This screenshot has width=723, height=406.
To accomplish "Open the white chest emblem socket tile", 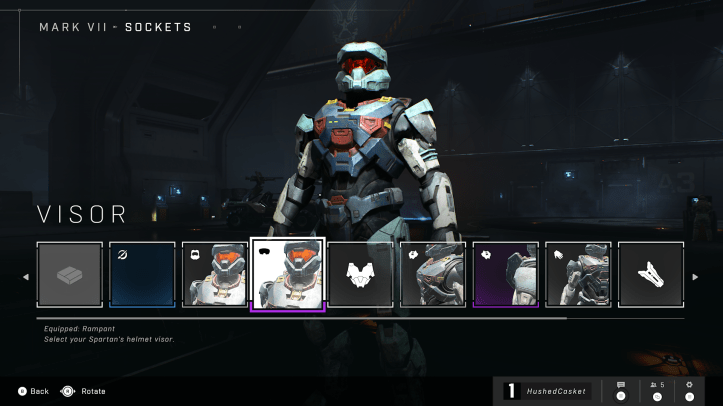I will [360, 274].
